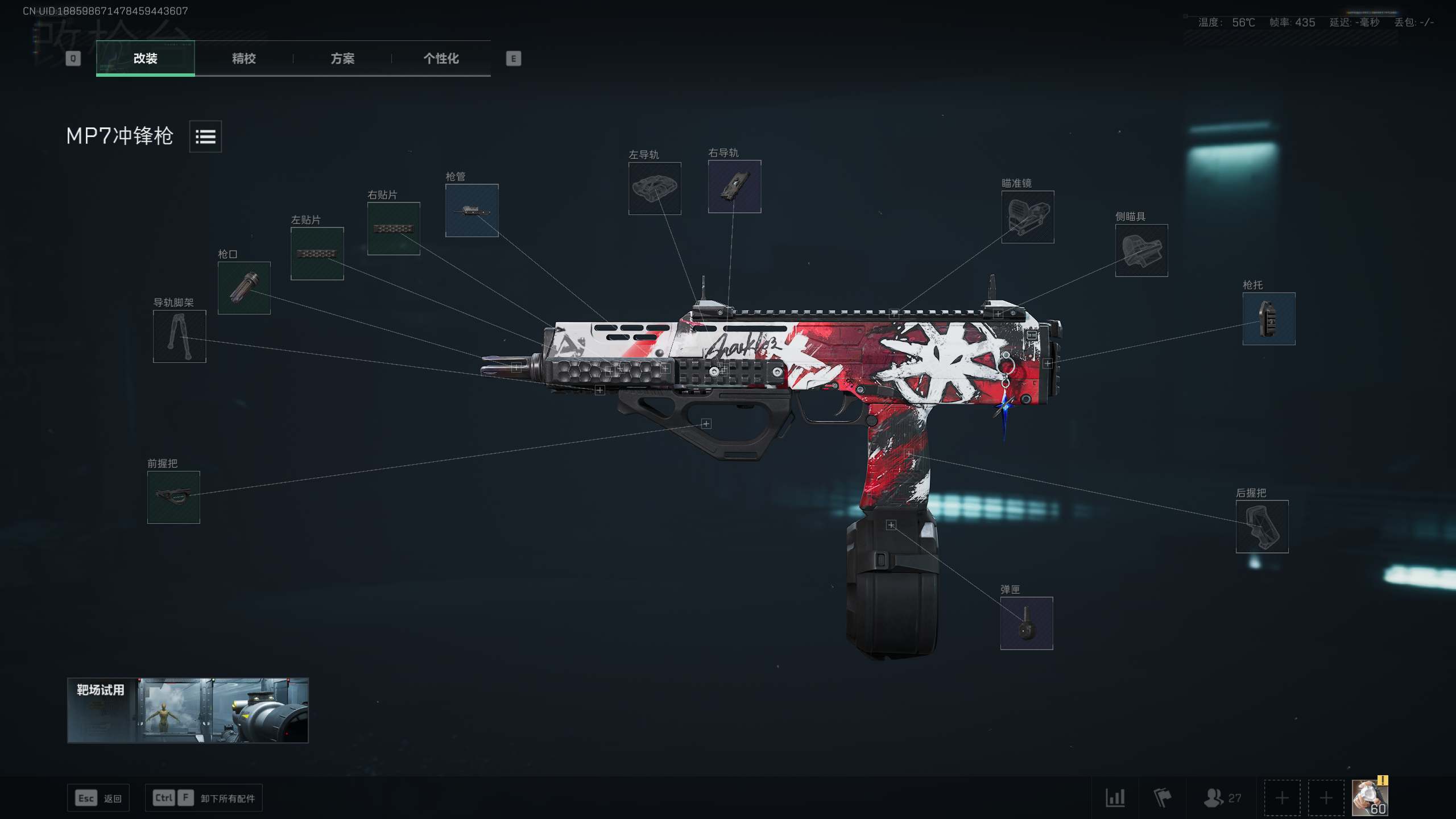Select the 前握把 foregrip slot

pos(173,498)
